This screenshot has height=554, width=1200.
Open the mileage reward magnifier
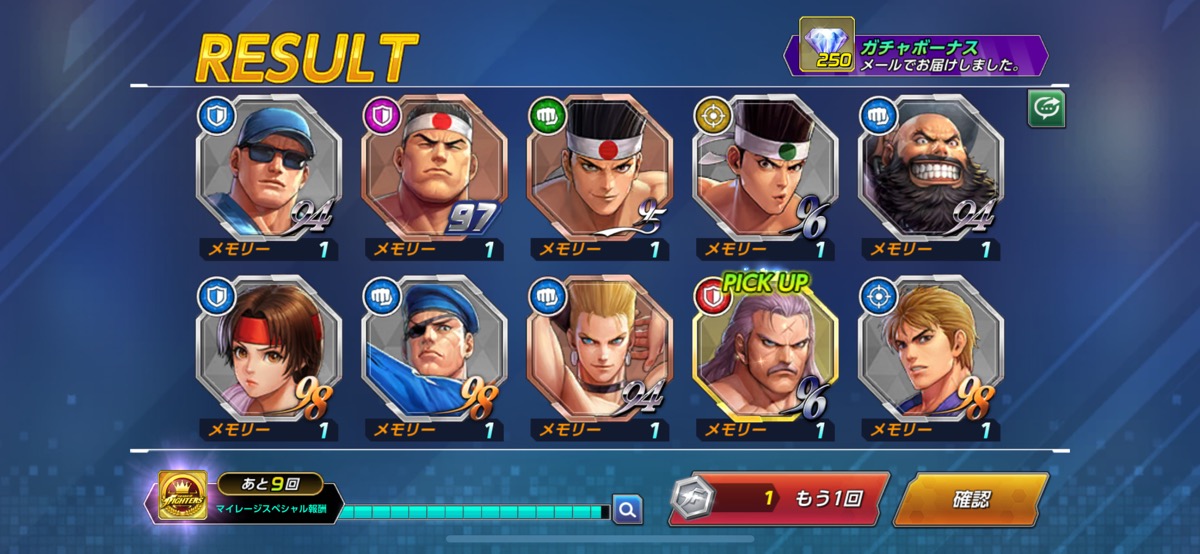point(627,510)
